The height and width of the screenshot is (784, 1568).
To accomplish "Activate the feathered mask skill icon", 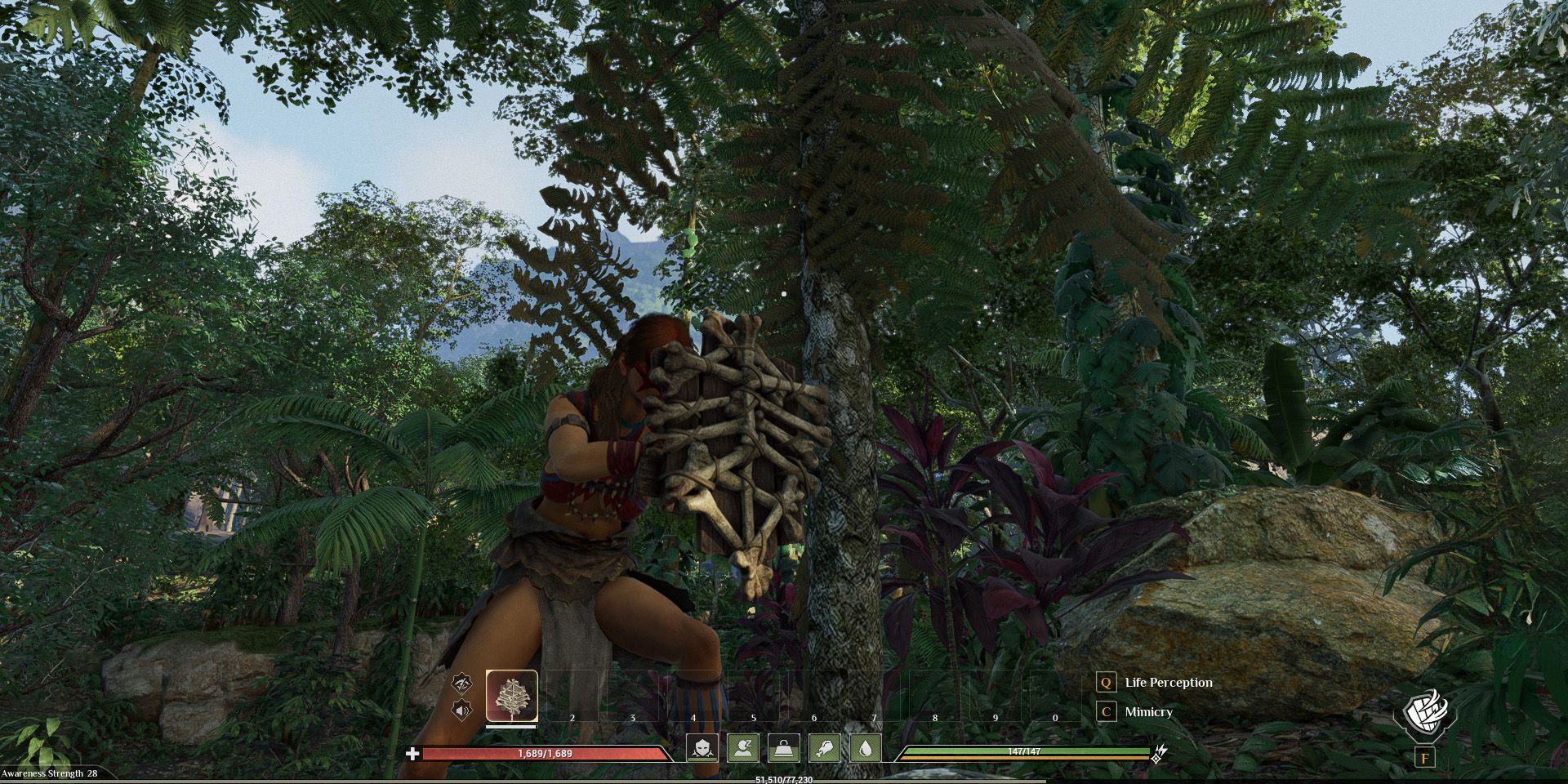I will pos(1425,715).
